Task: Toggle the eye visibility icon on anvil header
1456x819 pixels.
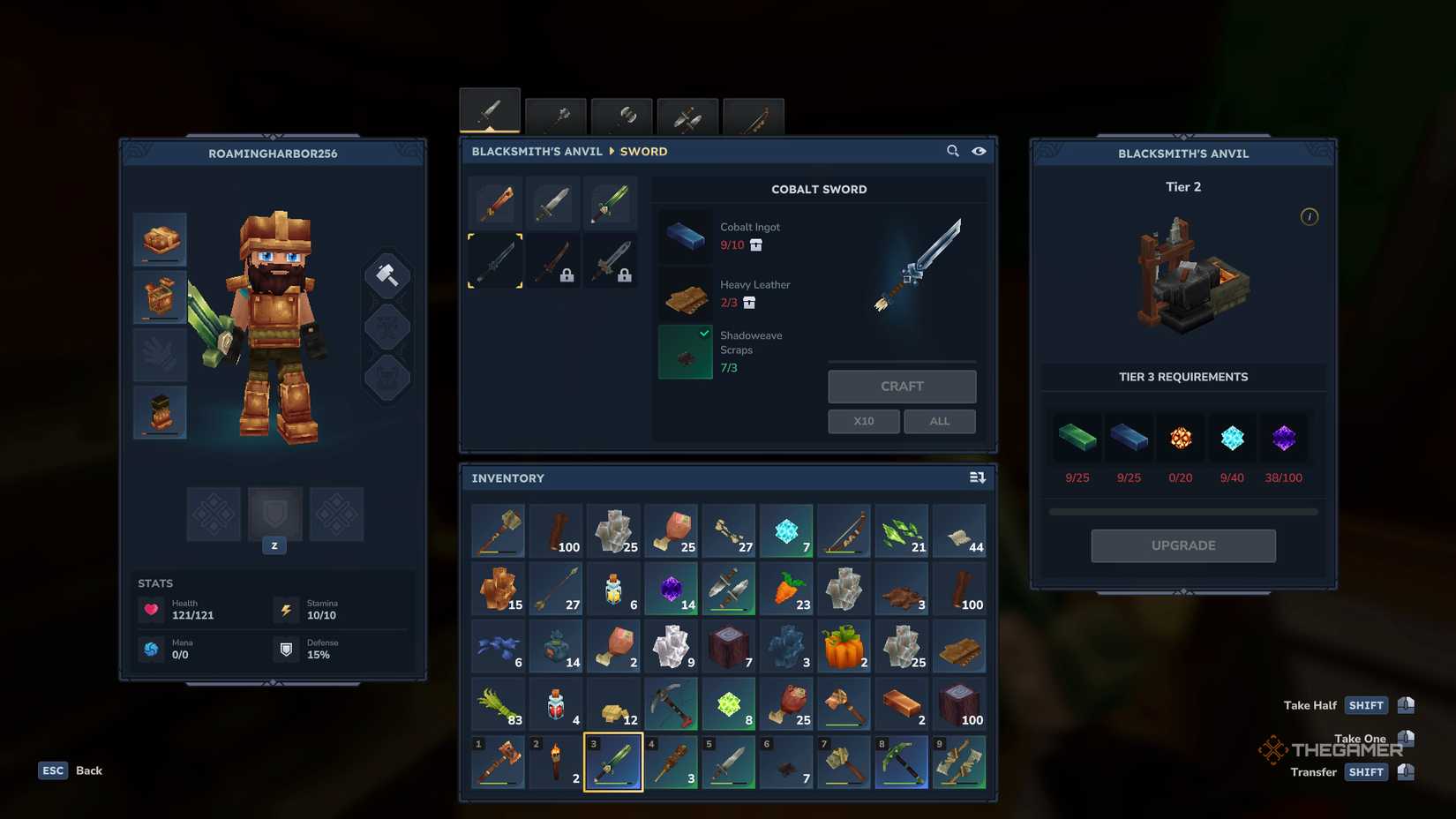Action: click(x=979, y=151)
